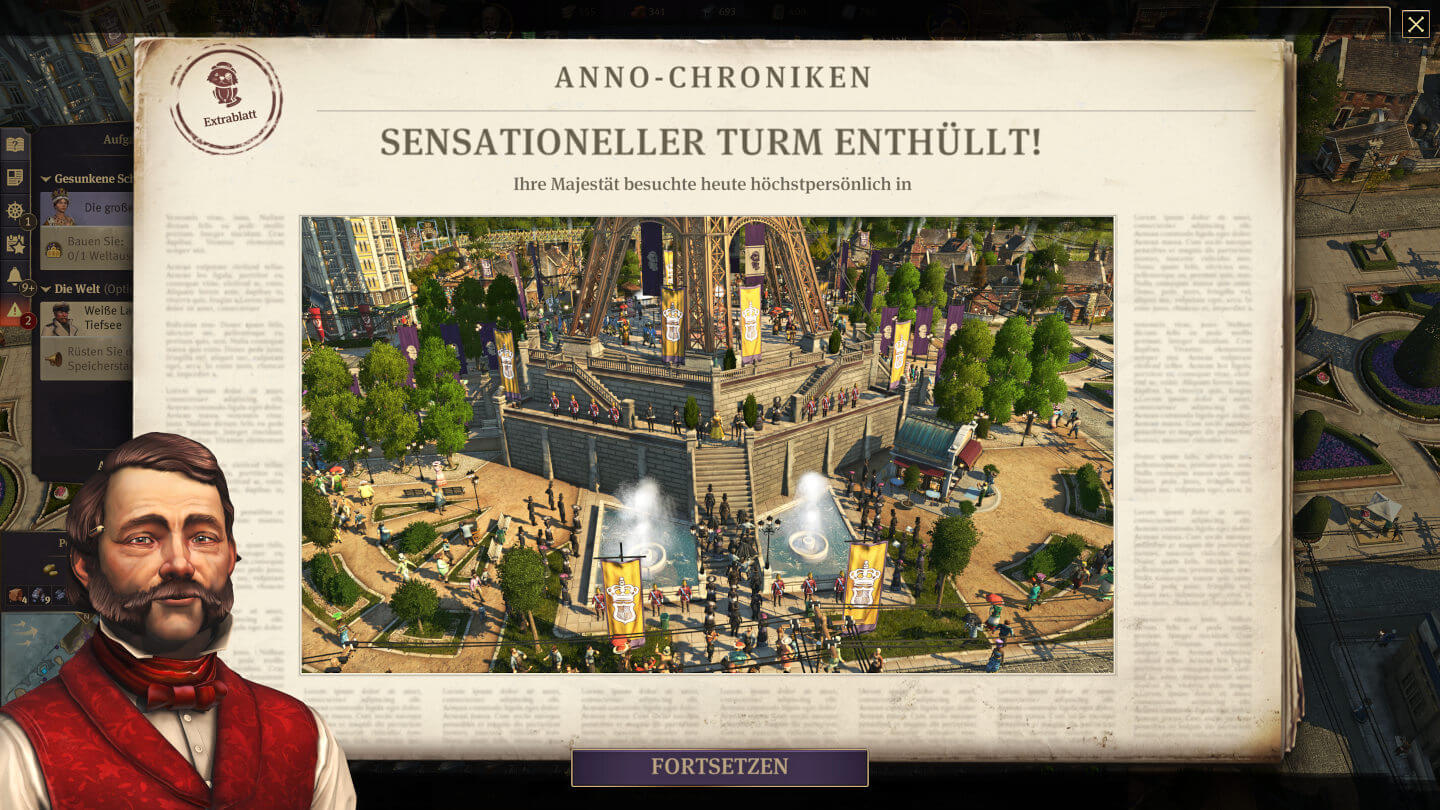This screenshot has height=810, width=1440.
Task: Collapse the Gesunkene quest group
Action: click(46, 179)
